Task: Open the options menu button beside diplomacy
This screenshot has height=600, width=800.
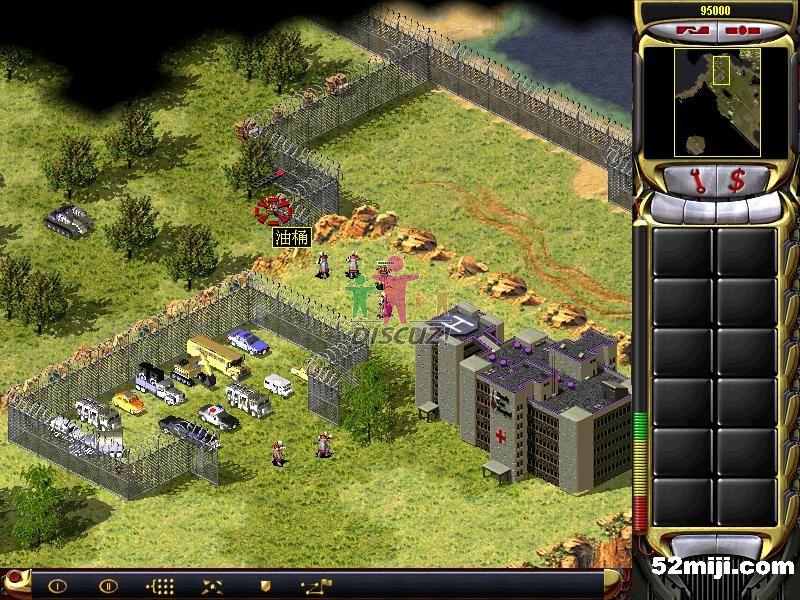Action: pos(737,30)
